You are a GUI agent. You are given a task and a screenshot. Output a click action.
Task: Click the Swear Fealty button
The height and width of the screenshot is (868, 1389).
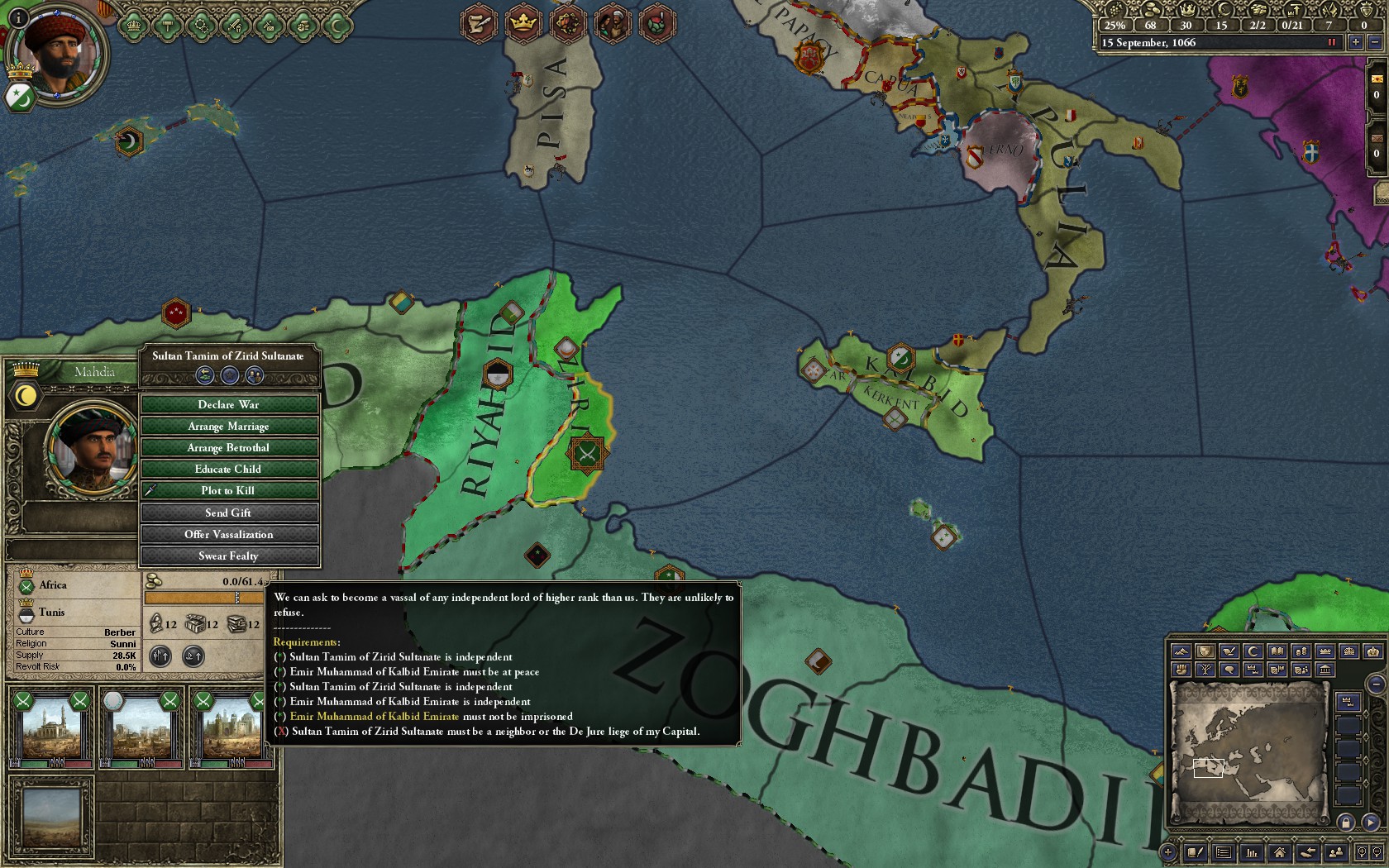(x=231, y=556)
